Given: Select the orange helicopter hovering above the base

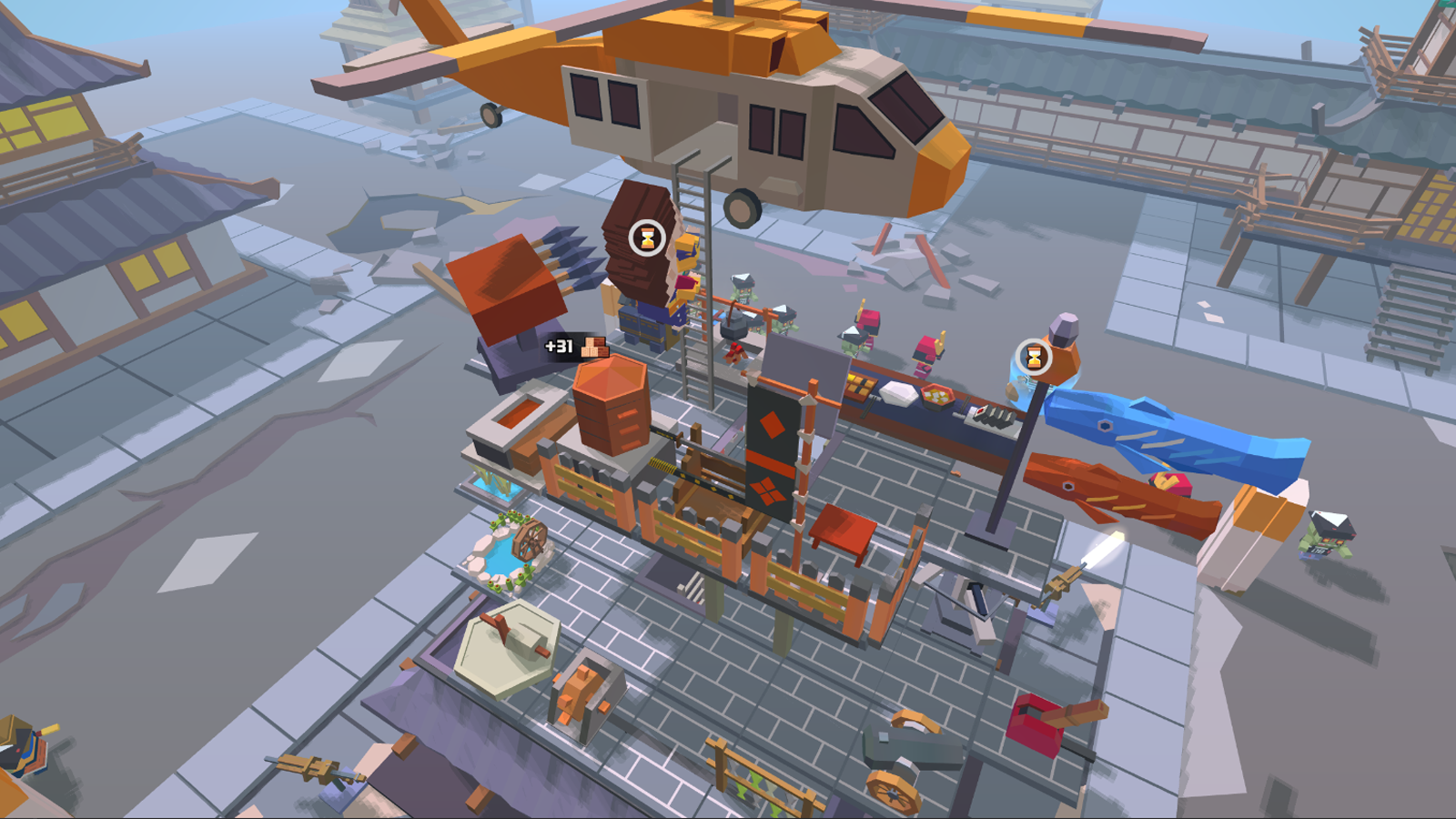Looking at the screenshot, I should pos(728,100).
